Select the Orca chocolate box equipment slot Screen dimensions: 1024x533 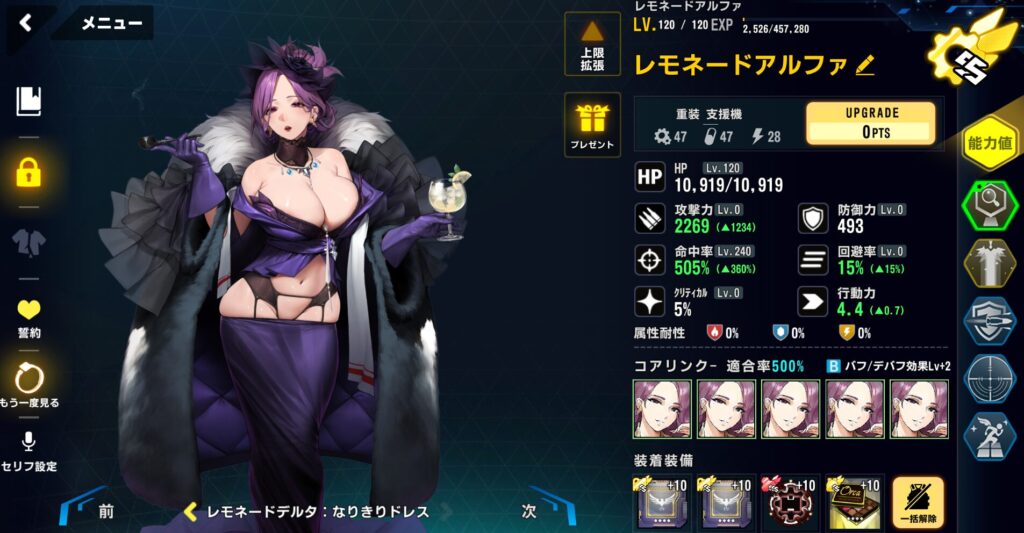(853, 503)
